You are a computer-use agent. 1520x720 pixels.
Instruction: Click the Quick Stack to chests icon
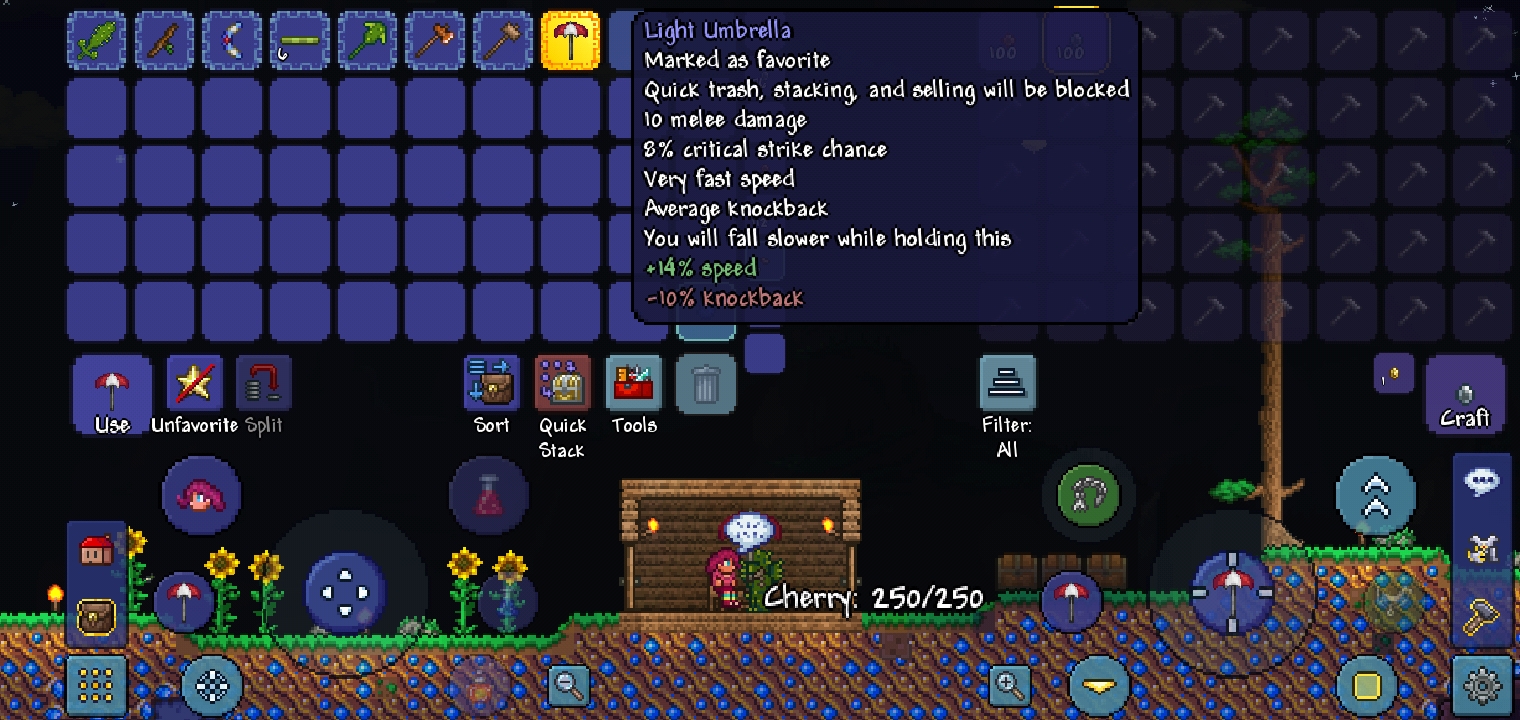[x=562, y=383]
